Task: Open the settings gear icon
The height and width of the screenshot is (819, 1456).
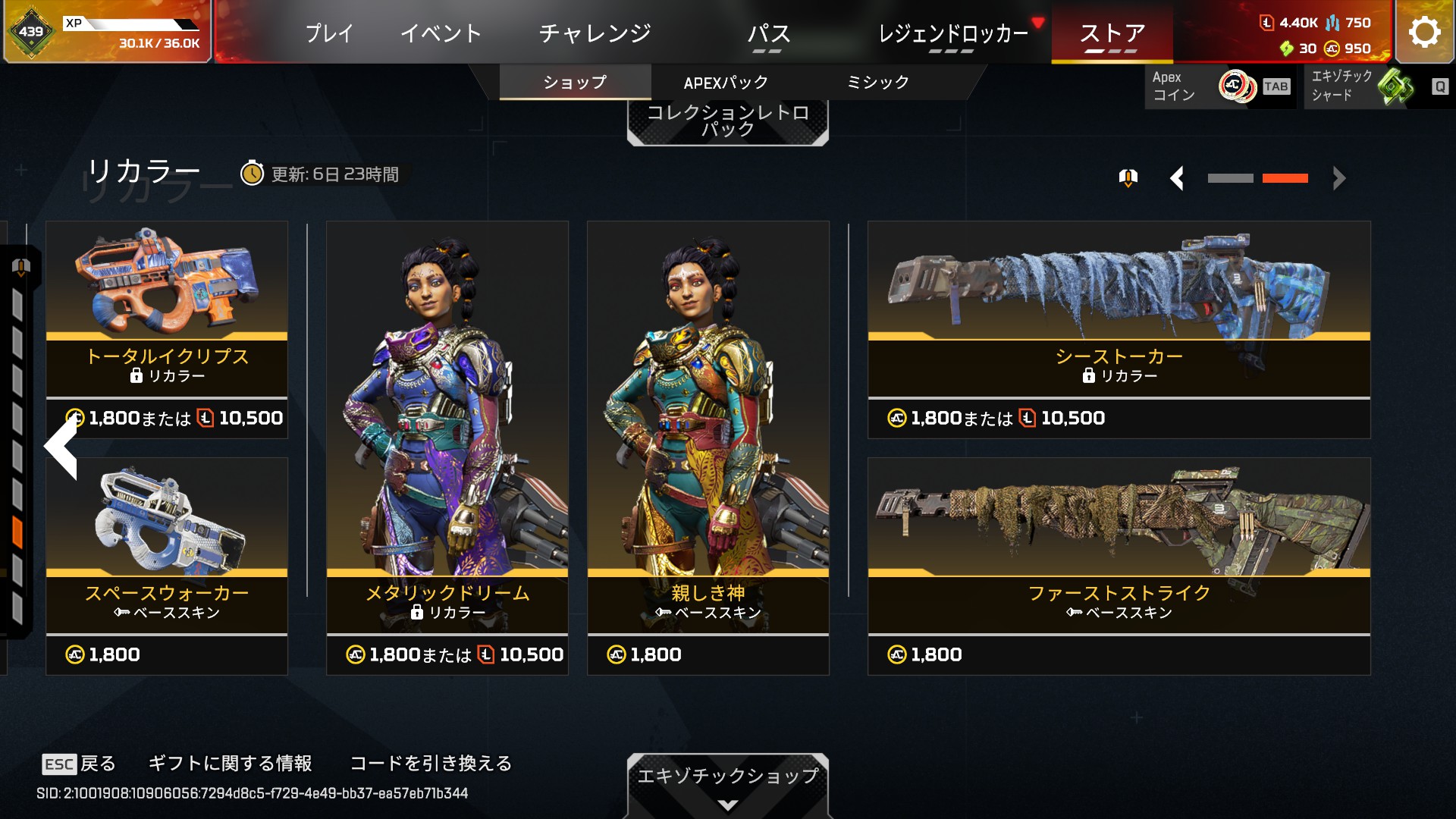Action: click(x=1424, y=33)
